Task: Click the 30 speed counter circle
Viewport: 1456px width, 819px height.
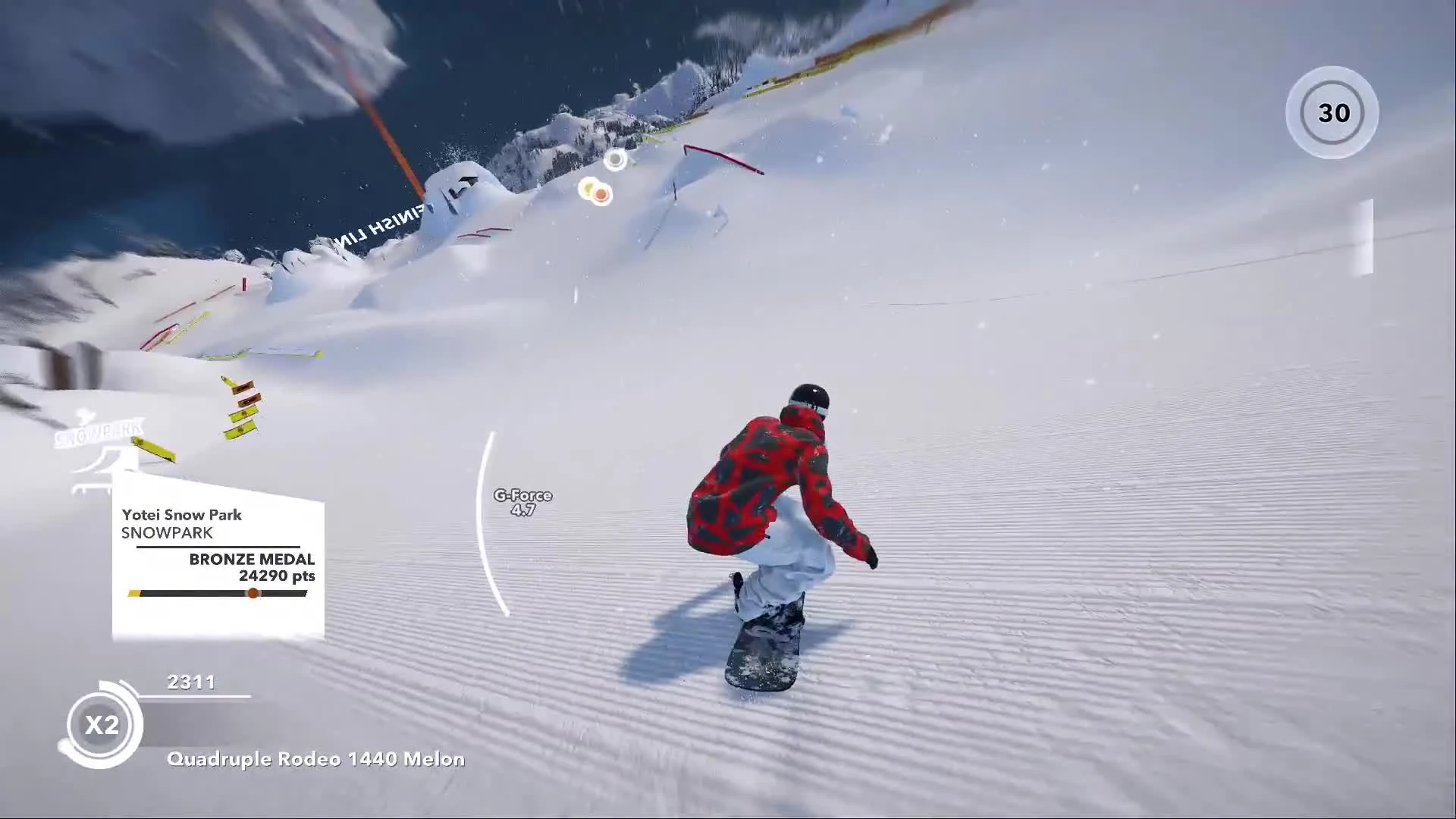Action: click(1332, 112)
